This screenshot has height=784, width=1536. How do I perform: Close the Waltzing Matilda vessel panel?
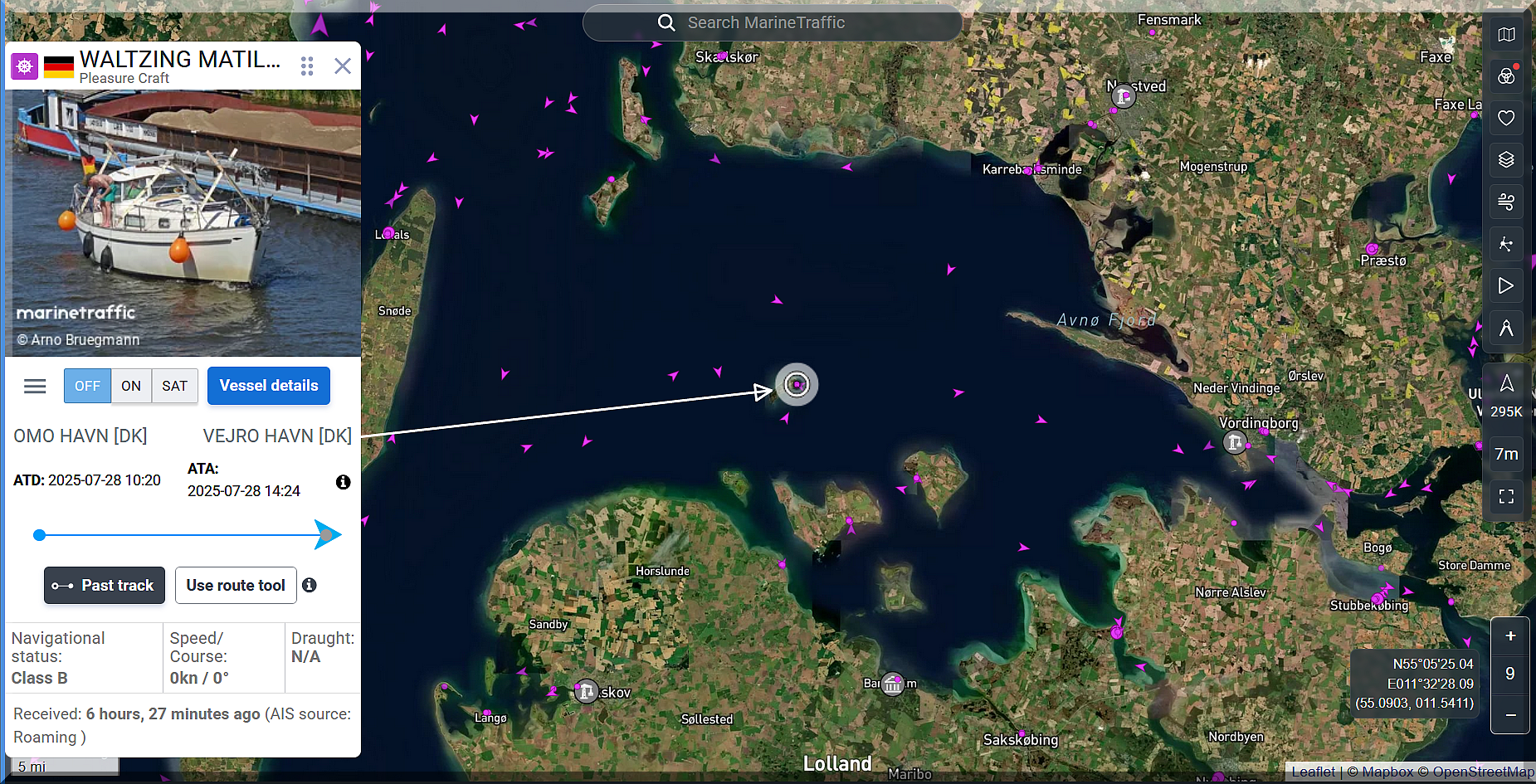(x=343, y=66)
